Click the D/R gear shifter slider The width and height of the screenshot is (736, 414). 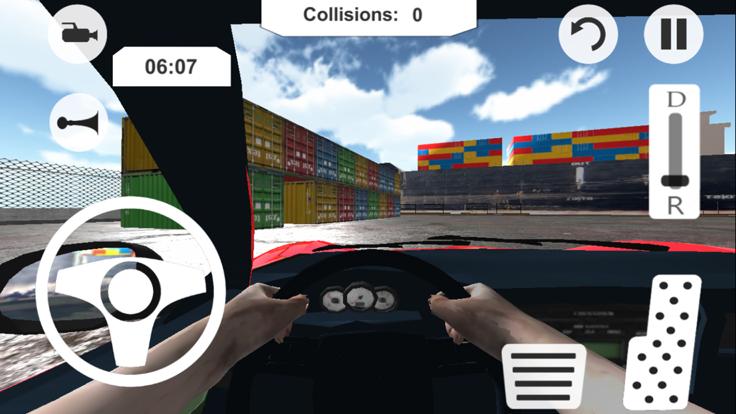677,151
